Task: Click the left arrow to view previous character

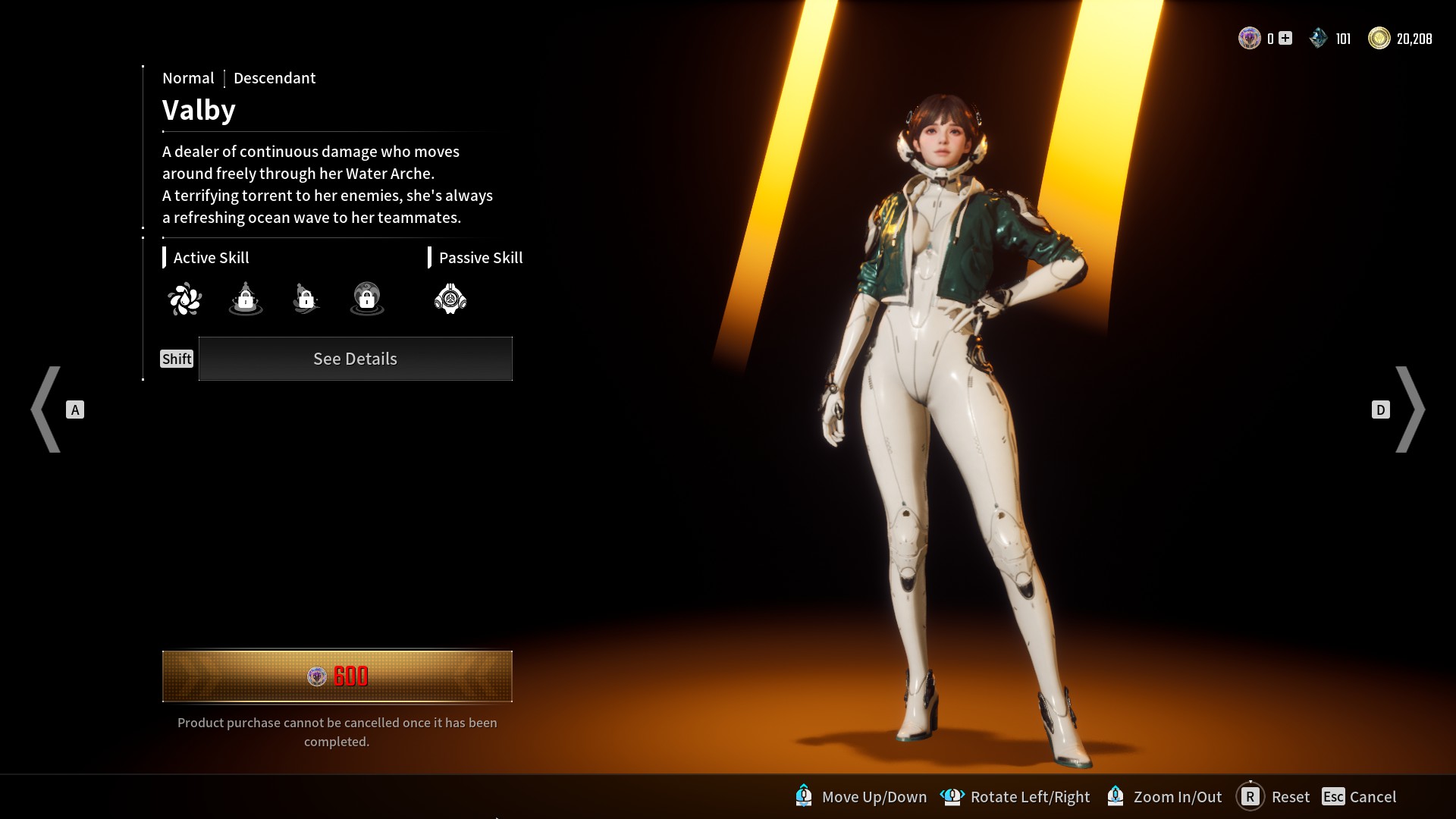Action: click(x=47, y=409)
